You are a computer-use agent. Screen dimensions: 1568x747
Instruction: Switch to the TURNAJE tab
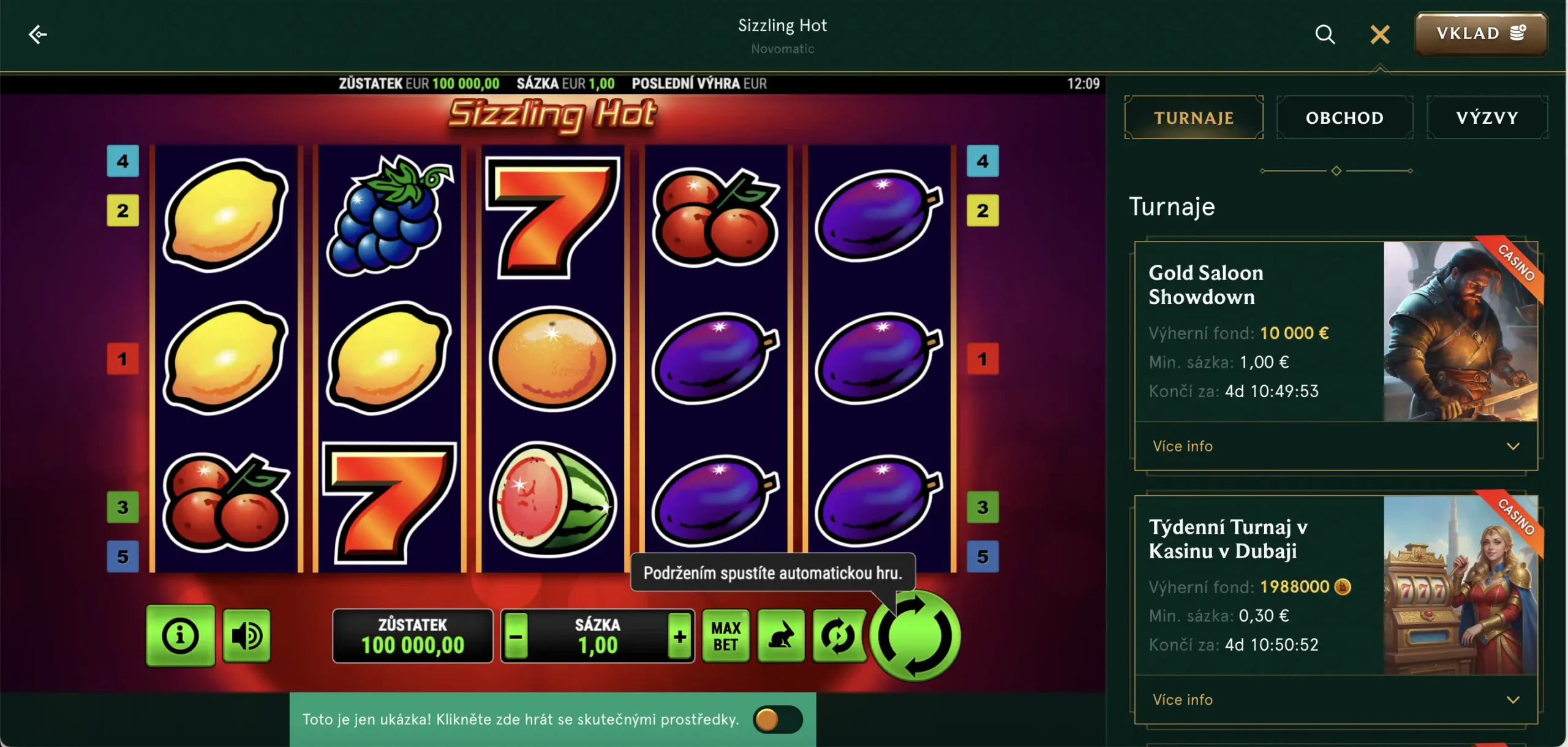tap(1193, 118)
